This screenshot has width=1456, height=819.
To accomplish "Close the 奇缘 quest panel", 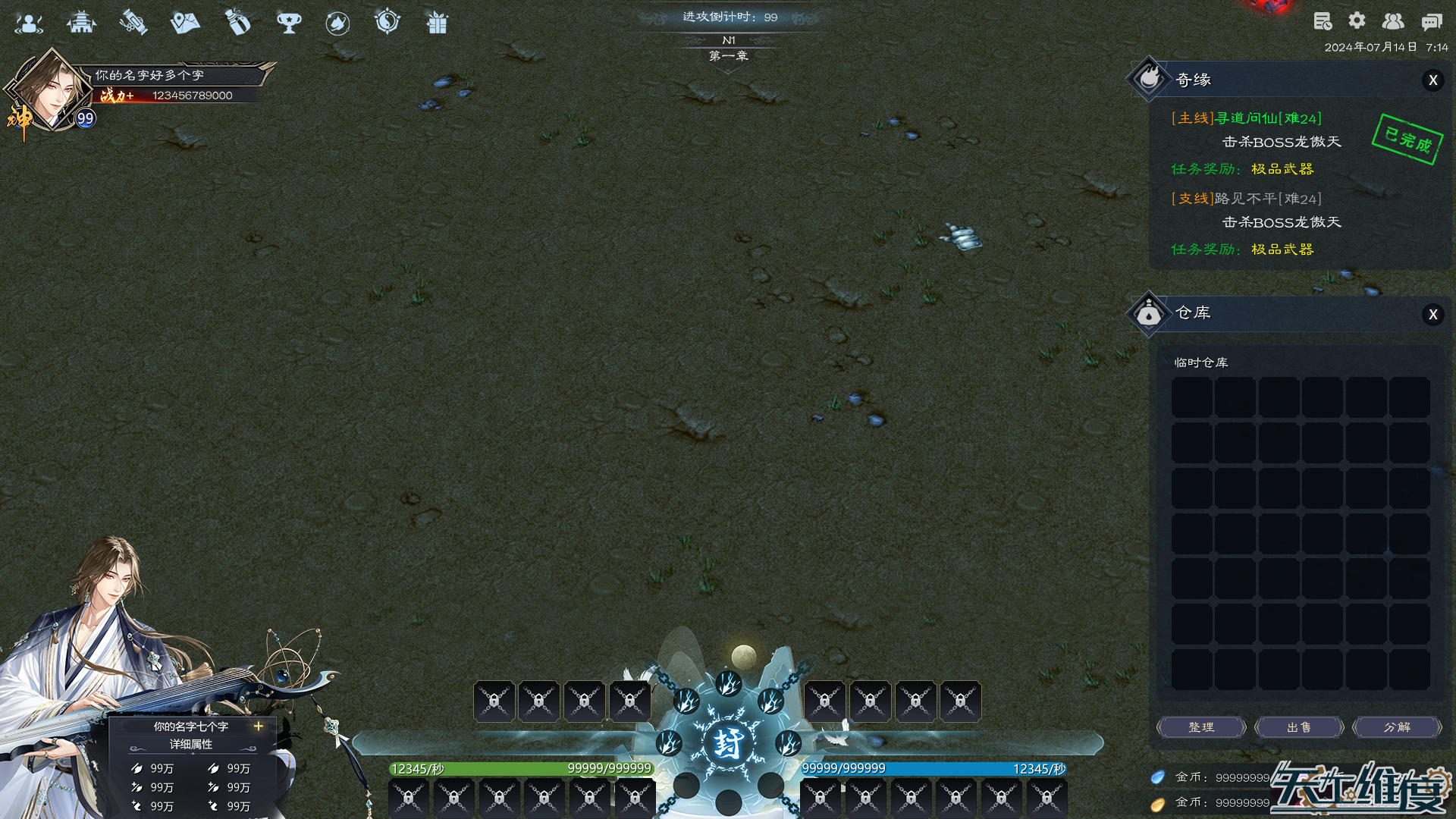I will [1432, 80].
